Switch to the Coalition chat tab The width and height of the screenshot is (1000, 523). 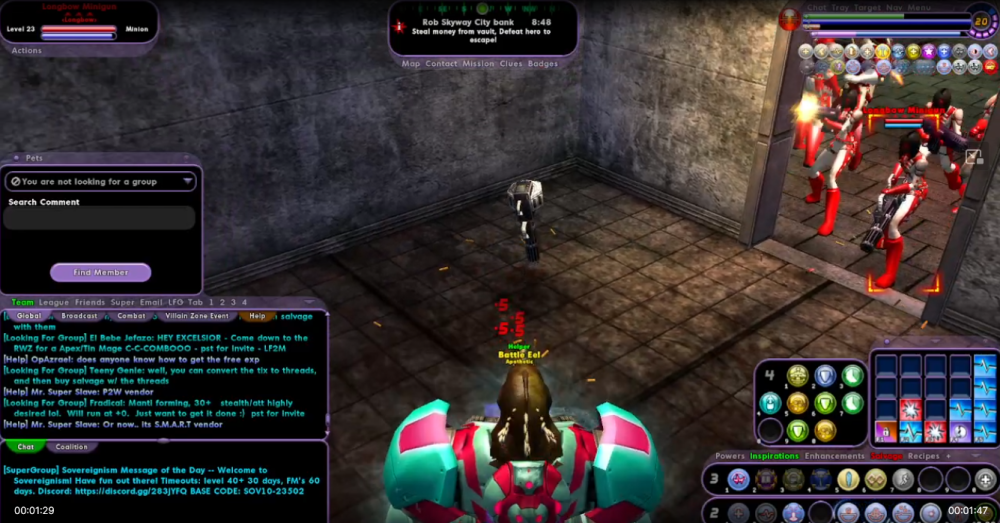71,447
